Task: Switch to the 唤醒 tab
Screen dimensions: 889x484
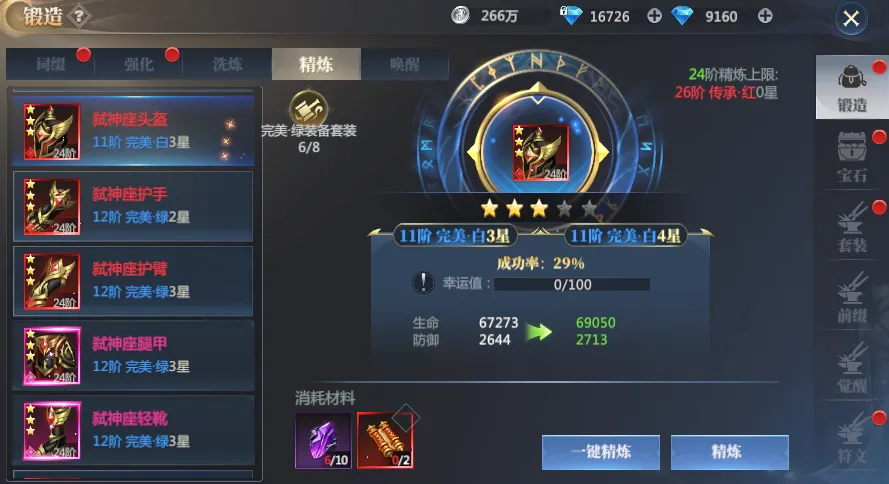Action: 404,65
